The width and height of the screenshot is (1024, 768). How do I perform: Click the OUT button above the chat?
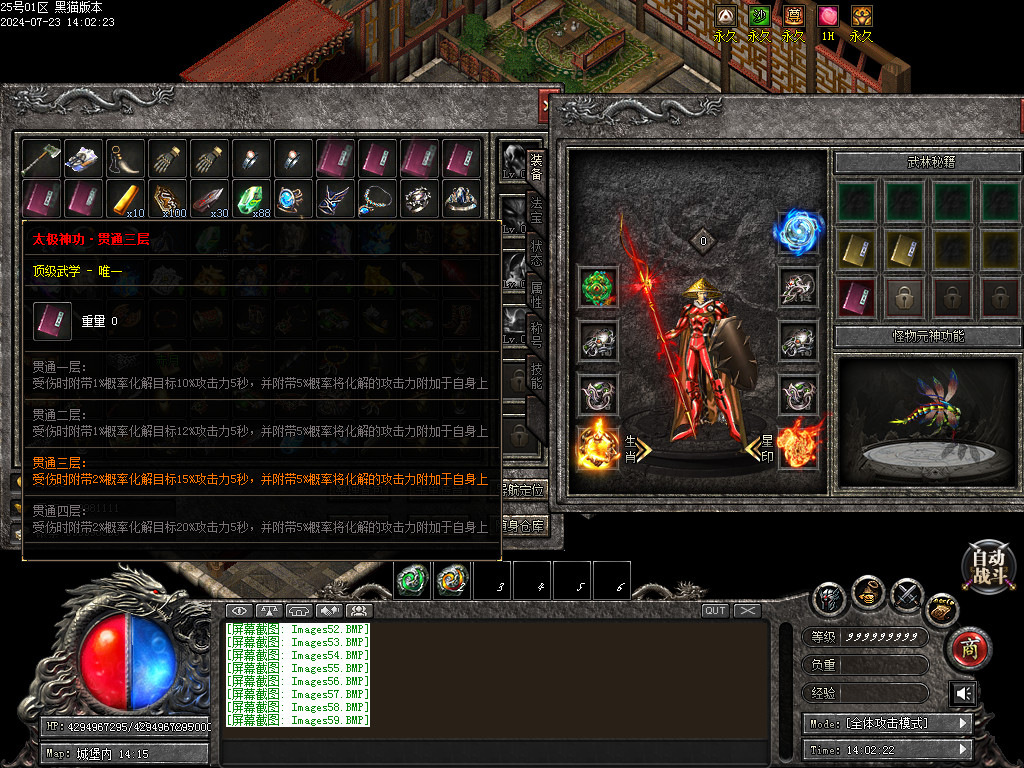715,610
